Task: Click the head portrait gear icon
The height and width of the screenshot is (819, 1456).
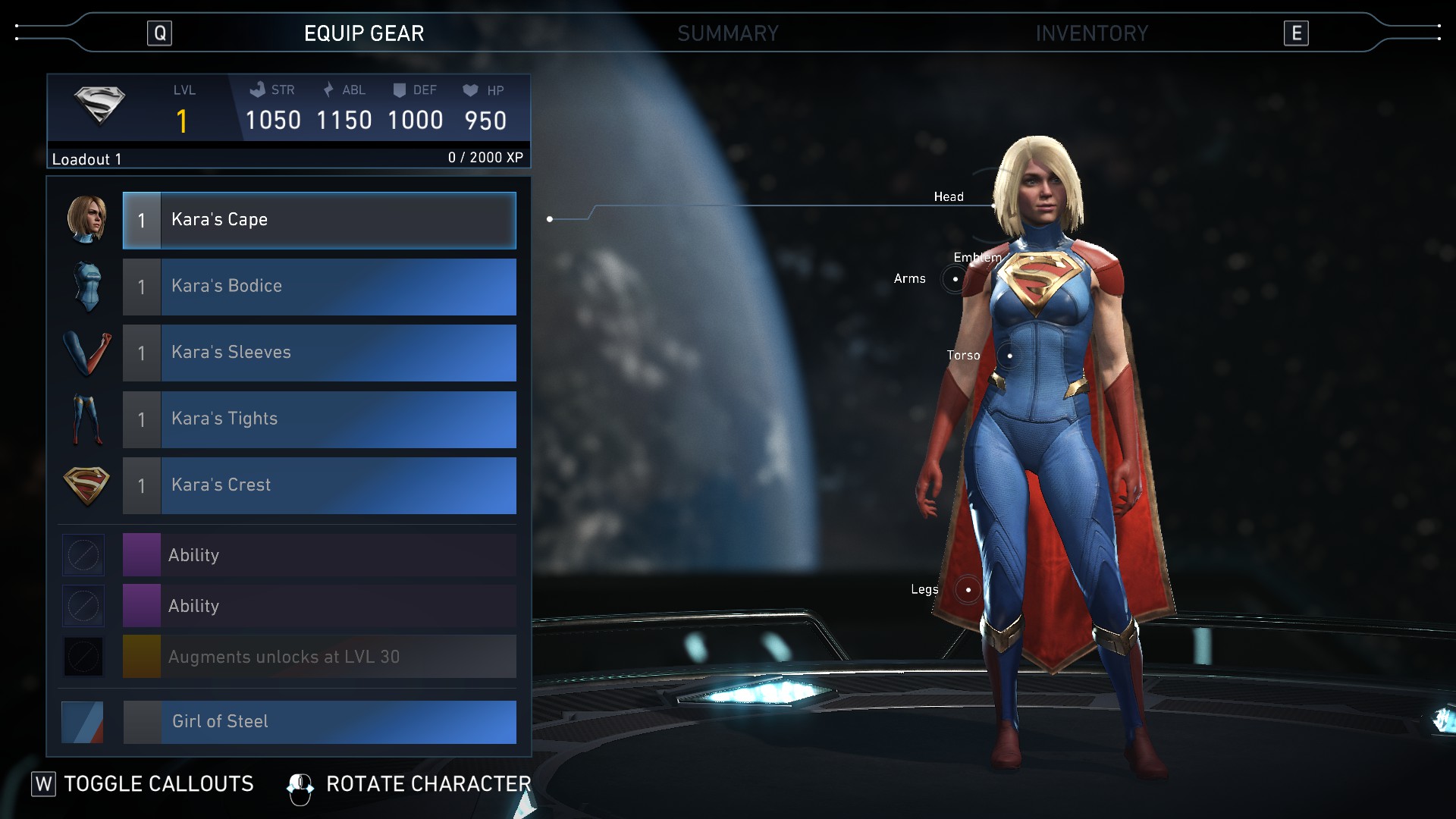Action: click(86, 220)
